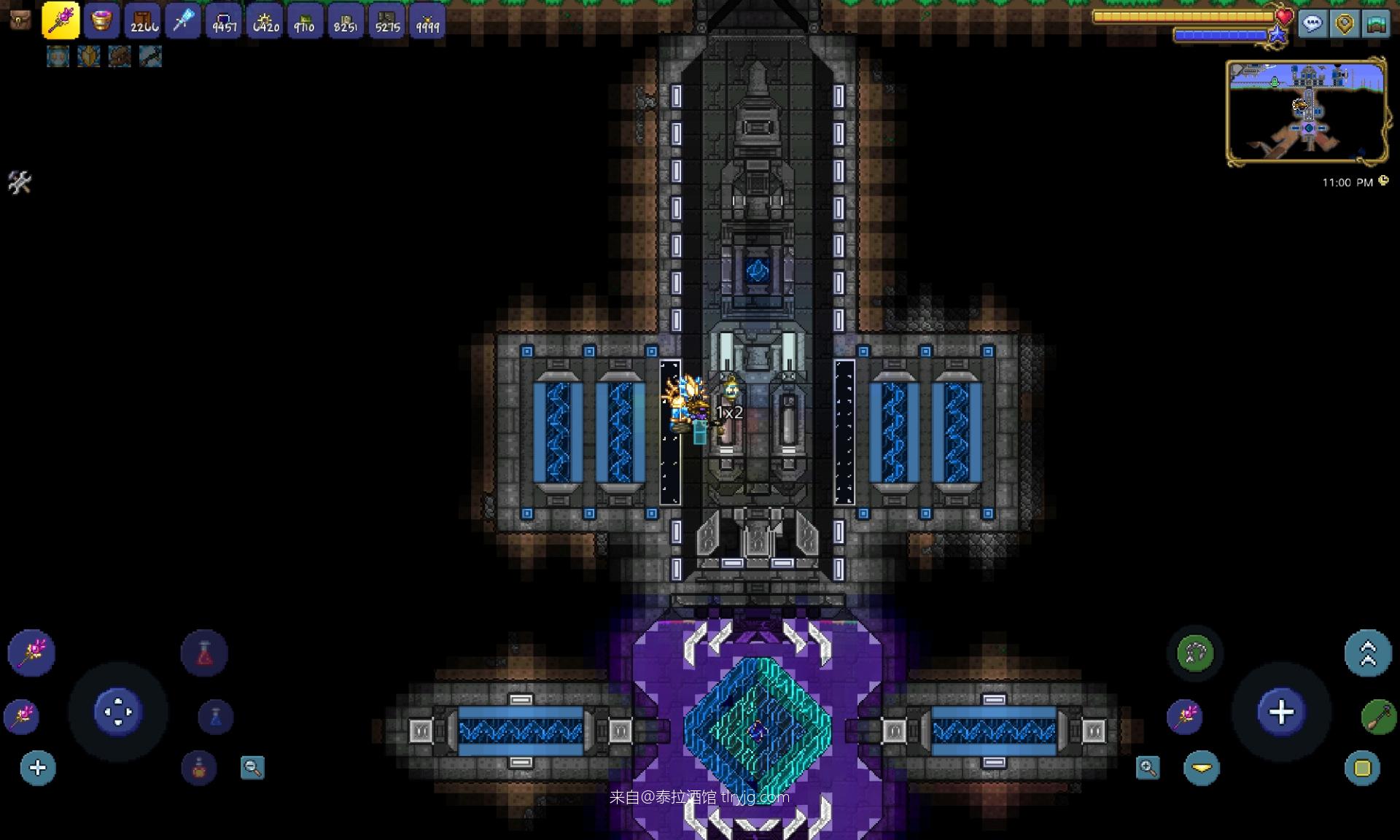
Task: Select the golden bucket hotbar slot
Action: pos(101,20)
